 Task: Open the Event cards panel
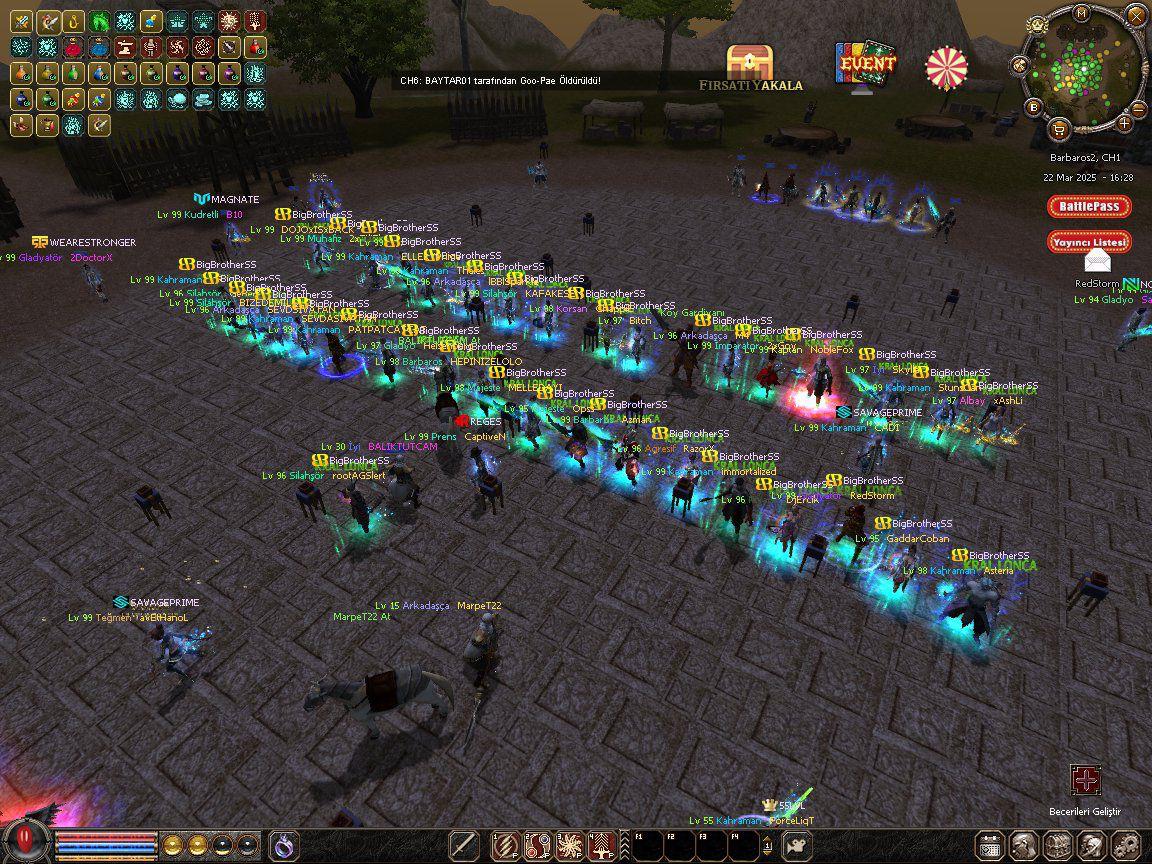pyautogui.click(x=865, y=63)
